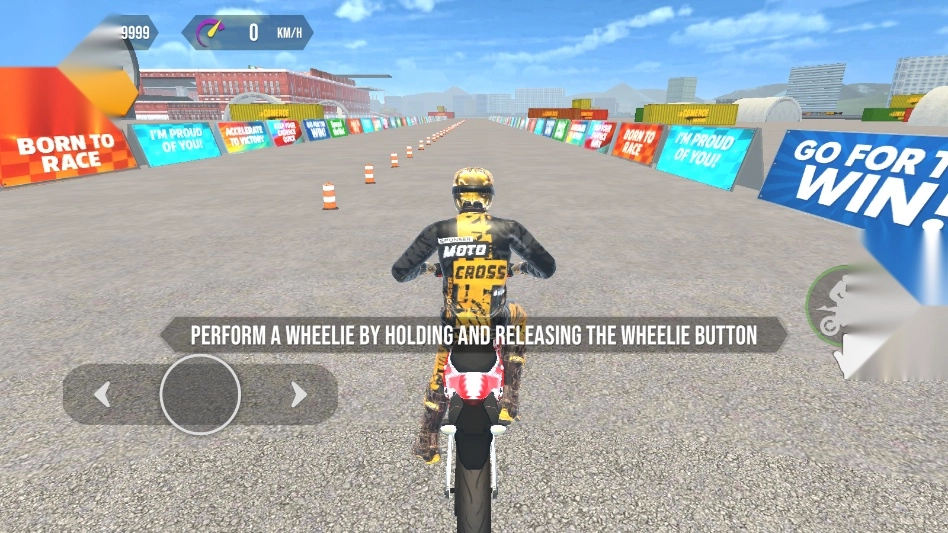Steer left with the left arrow

[x=101, y=395]
